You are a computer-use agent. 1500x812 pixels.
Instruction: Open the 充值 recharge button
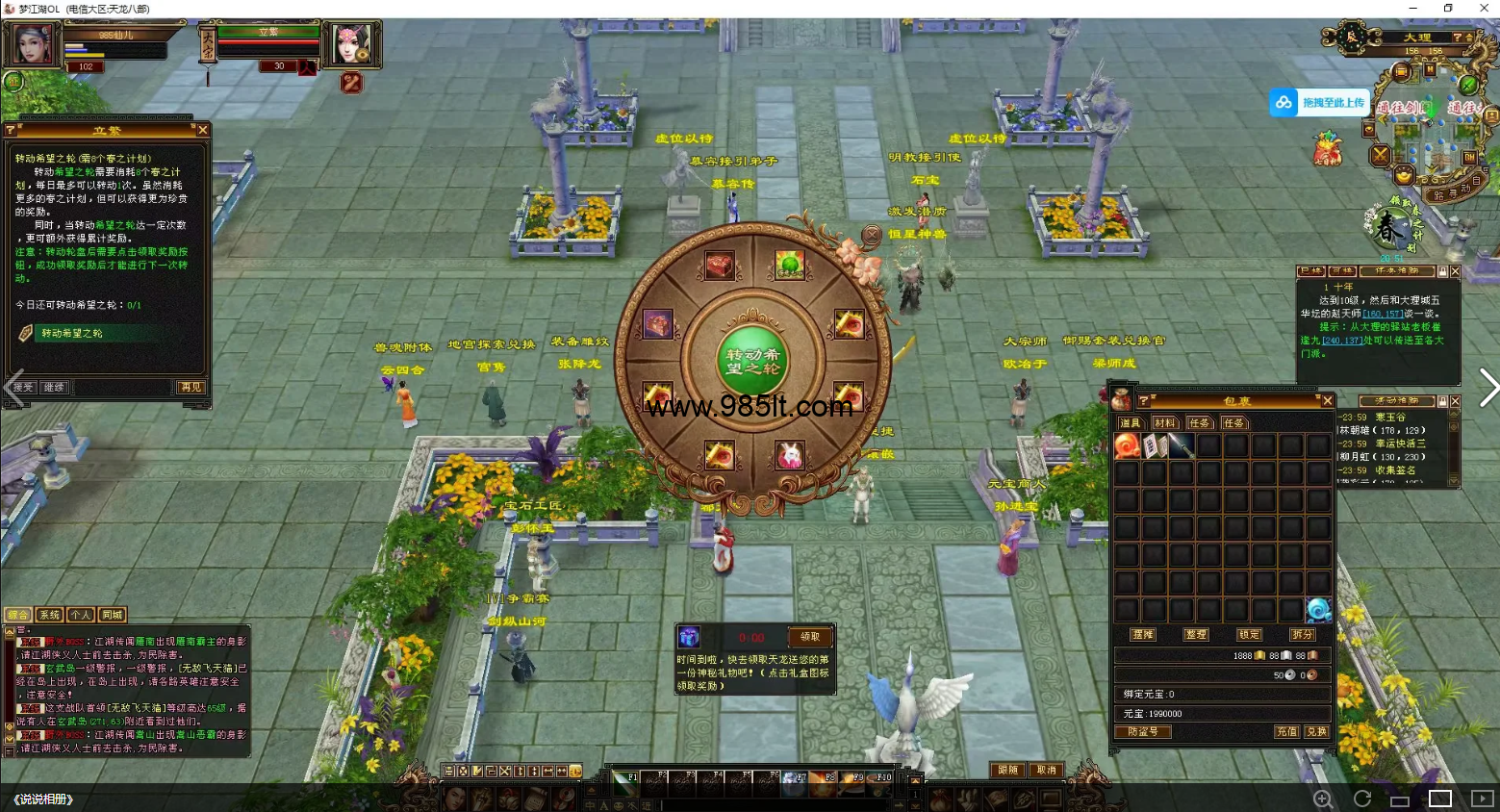pos(1286,731)
